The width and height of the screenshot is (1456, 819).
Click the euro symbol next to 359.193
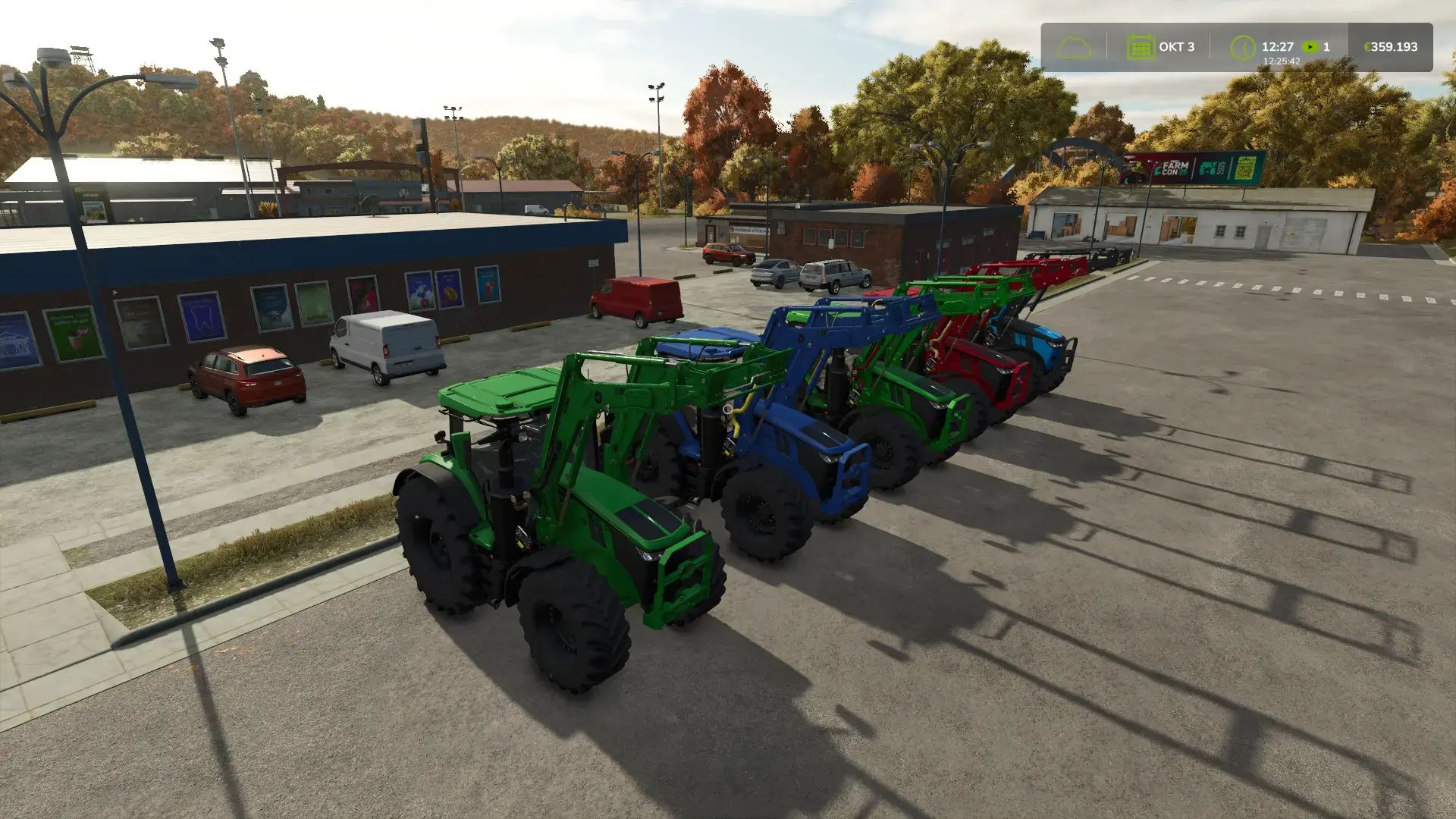1368,46
